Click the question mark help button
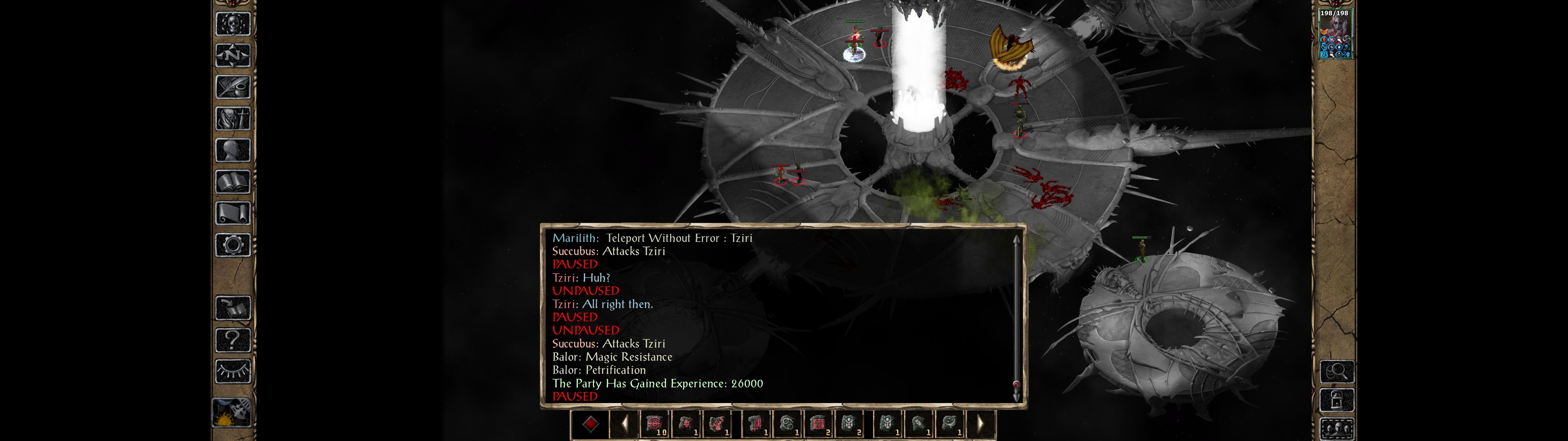Image resolution: width=1568 pixels, height=441 pixels. coord(232,340)
